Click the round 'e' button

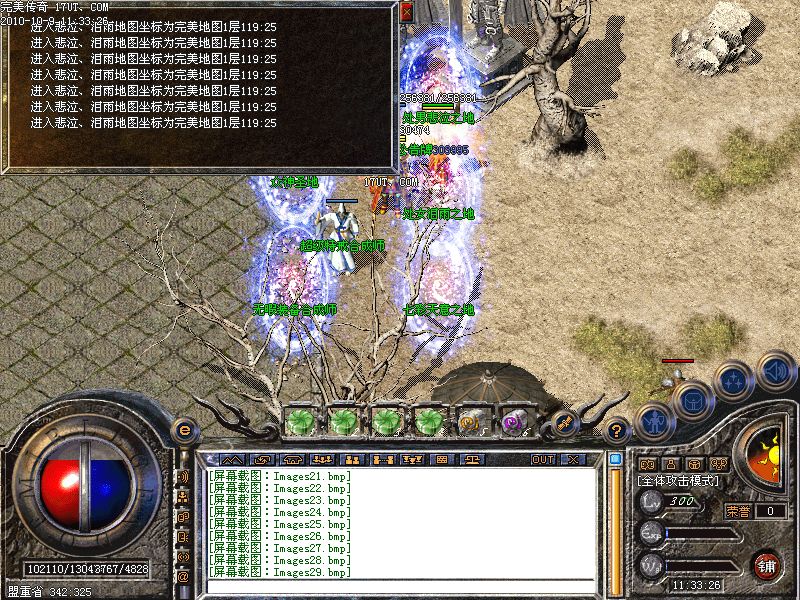pos(184,430)
